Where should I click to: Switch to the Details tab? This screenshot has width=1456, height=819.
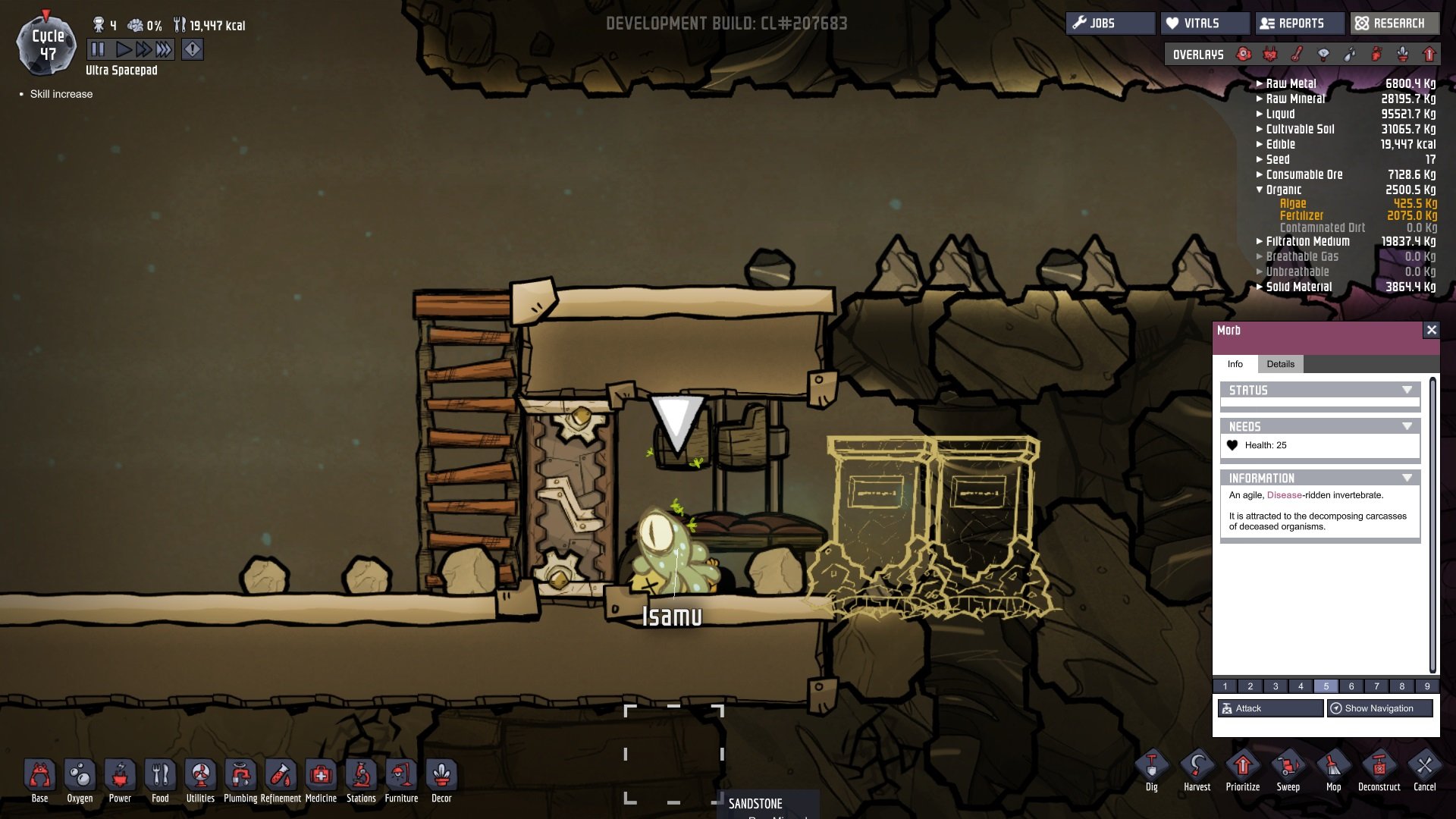(x=1280, y=364)
